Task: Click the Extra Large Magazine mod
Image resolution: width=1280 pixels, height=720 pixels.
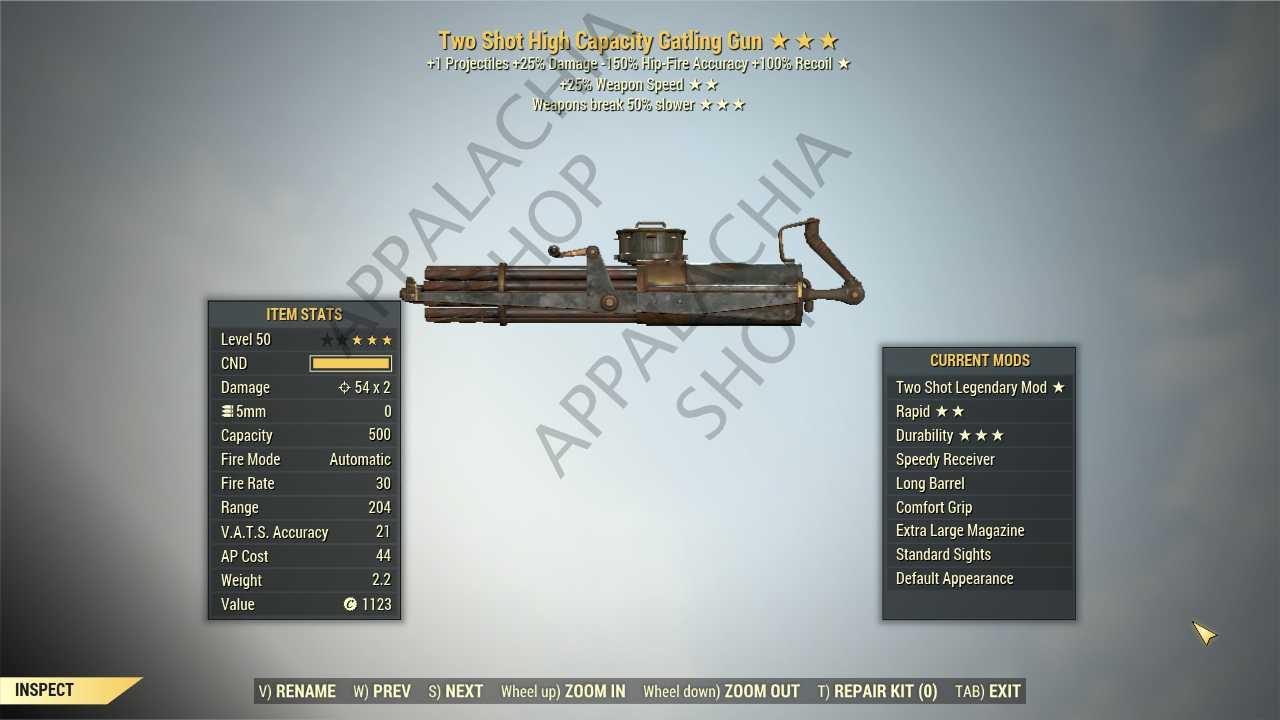Action: tap(979, 531)
